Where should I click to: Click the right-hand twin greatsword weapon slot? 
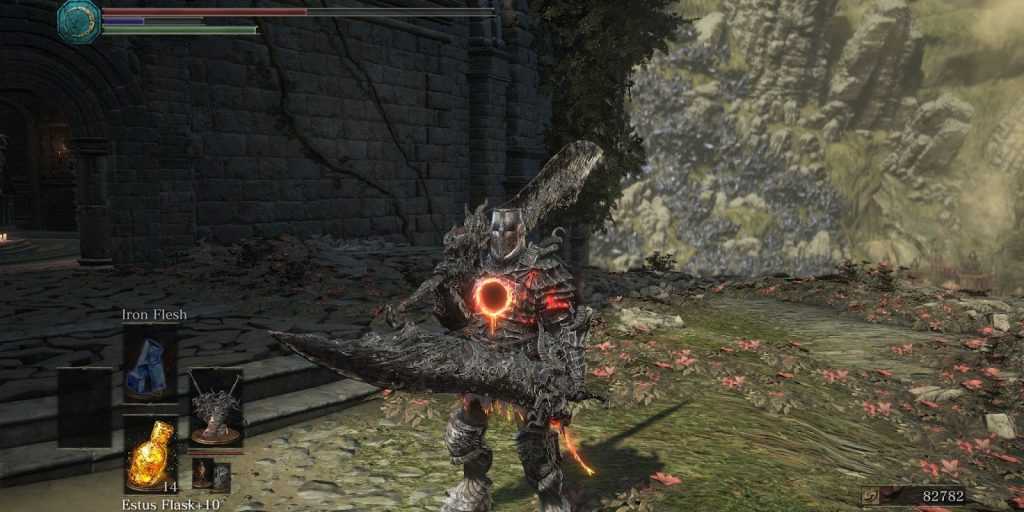click(216, 408)
